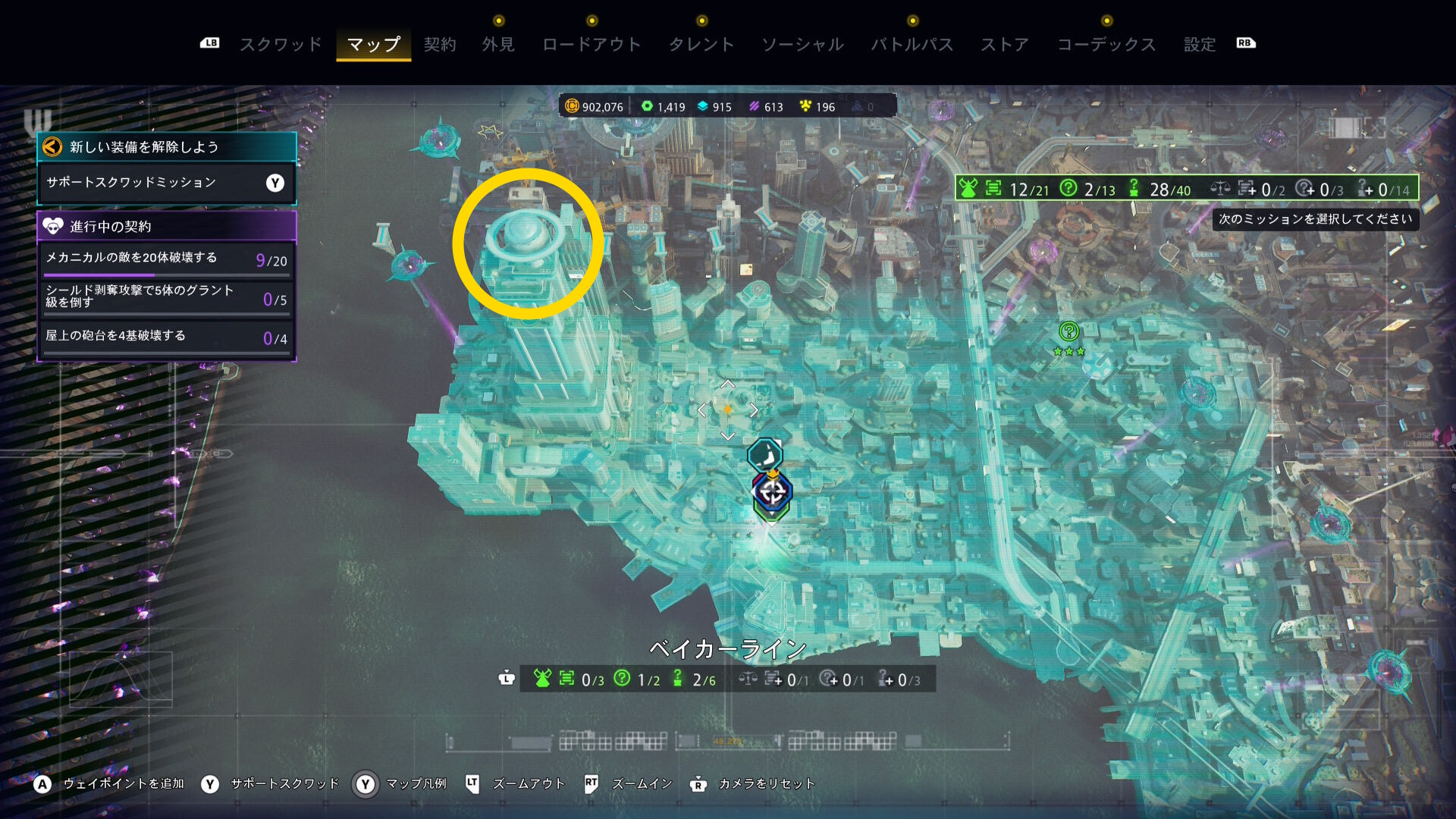Screen dimensions: 1456x819
Task: Open the 契約 tab
Action: tap(440, 45)
